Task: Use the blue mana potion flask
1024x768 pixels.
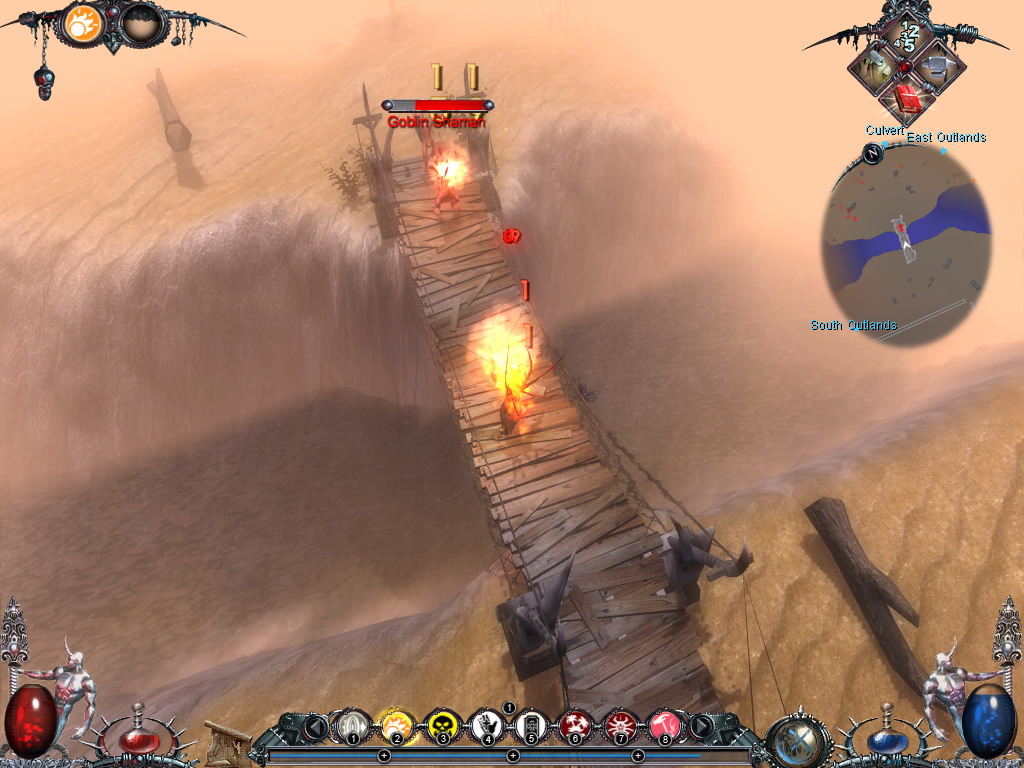Action: [884, 739]
